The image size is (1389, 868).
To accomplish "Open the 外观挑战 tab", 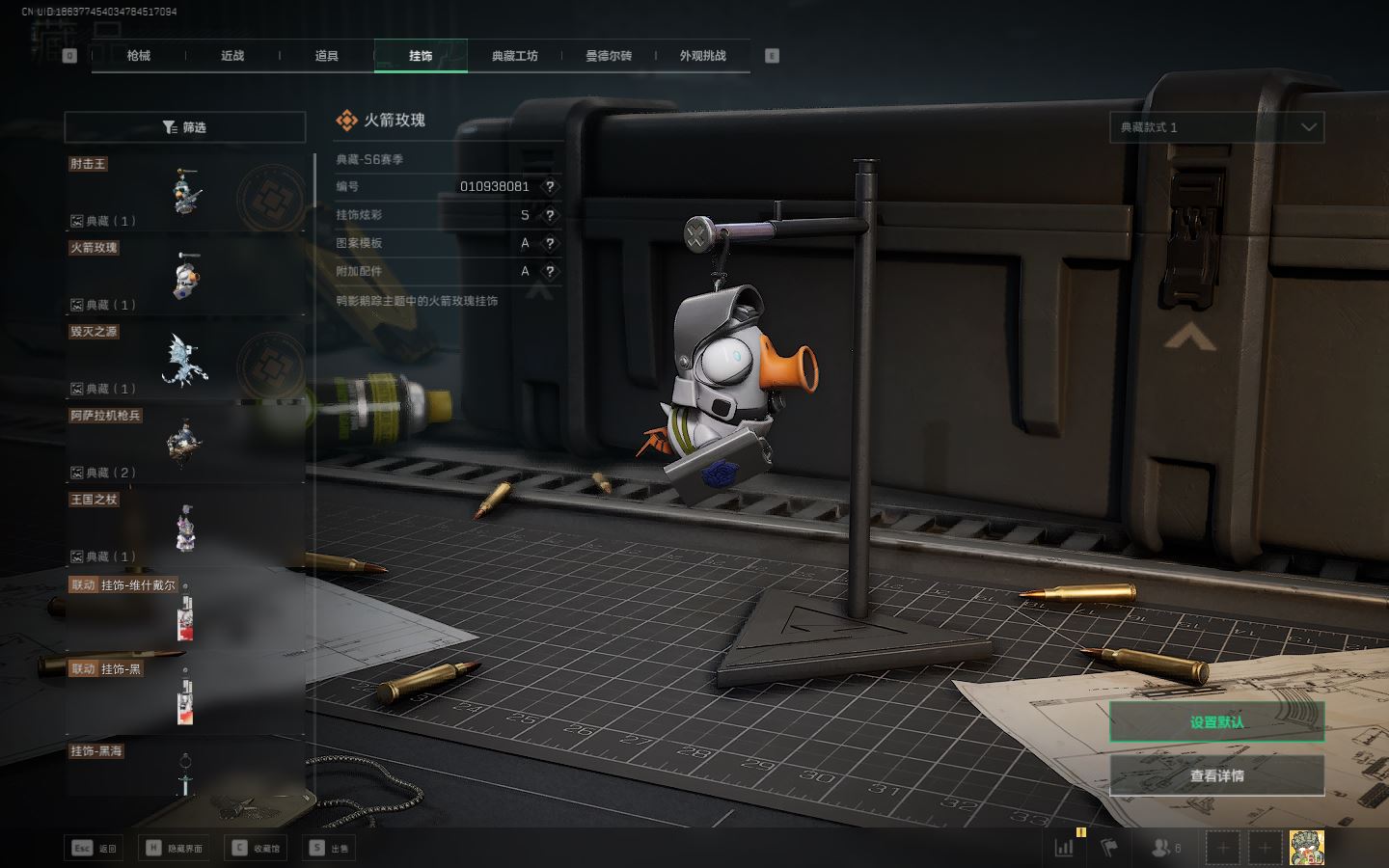I will pos(702,56).
